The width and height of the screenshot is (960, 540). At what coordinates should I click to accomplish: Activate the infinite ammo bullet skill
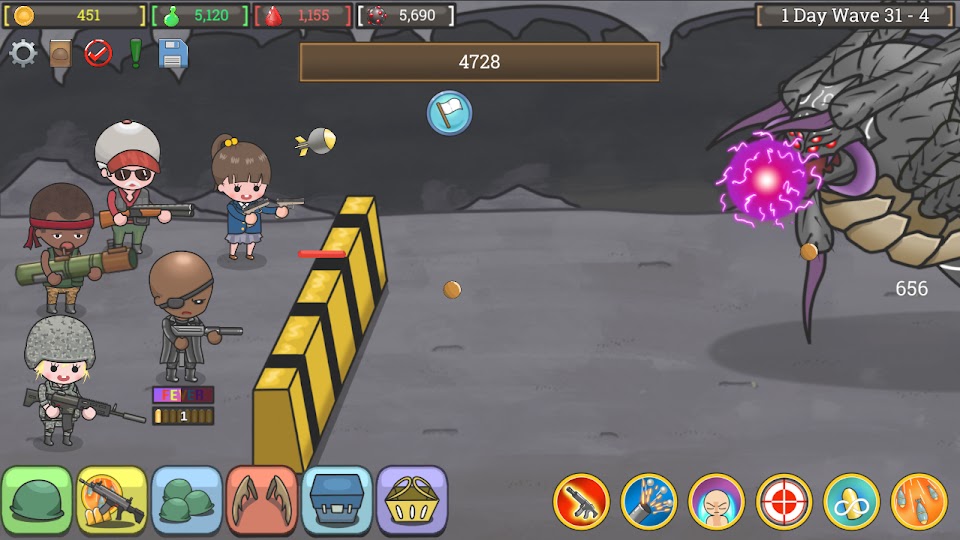point(852,501)
